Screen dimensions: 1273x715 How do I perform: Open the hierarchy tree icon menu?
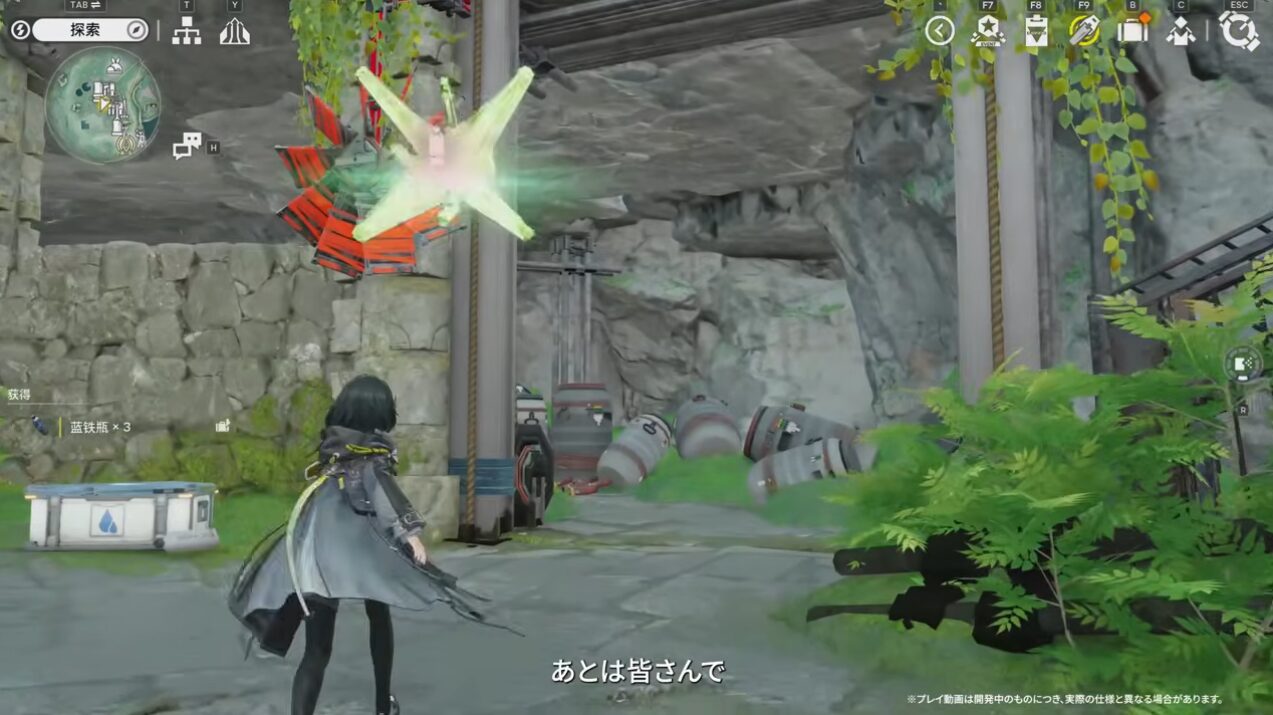186,31
